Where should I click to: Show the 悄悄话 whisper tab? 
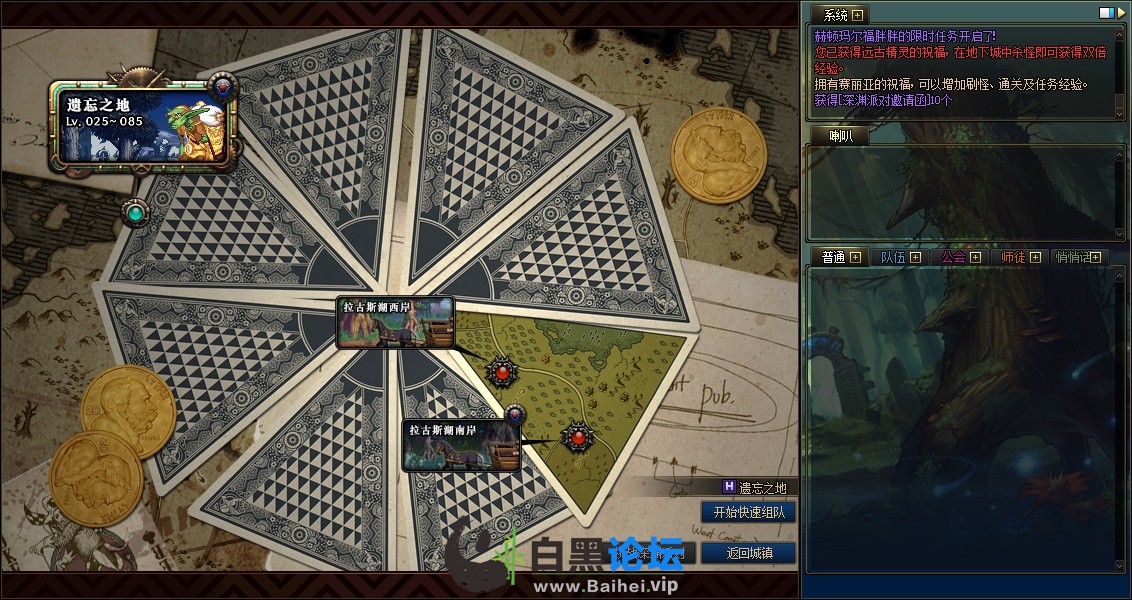[x=1074, y=257]
